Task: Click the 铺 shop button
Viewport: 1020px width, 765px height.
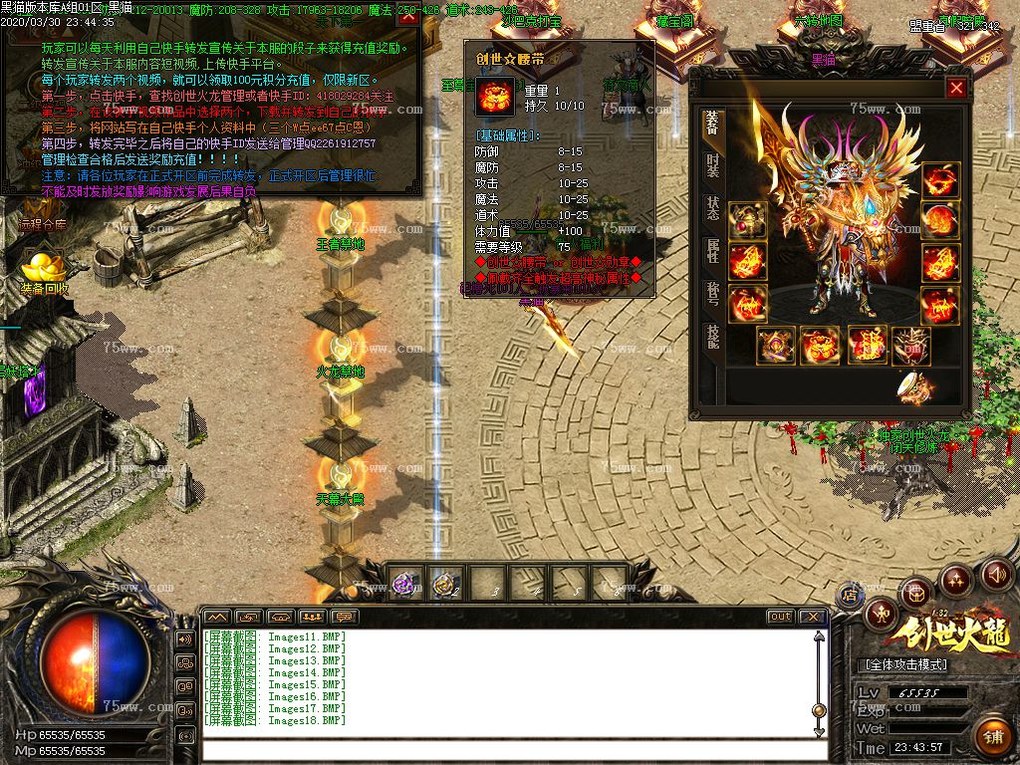Action: click(991, 735)
